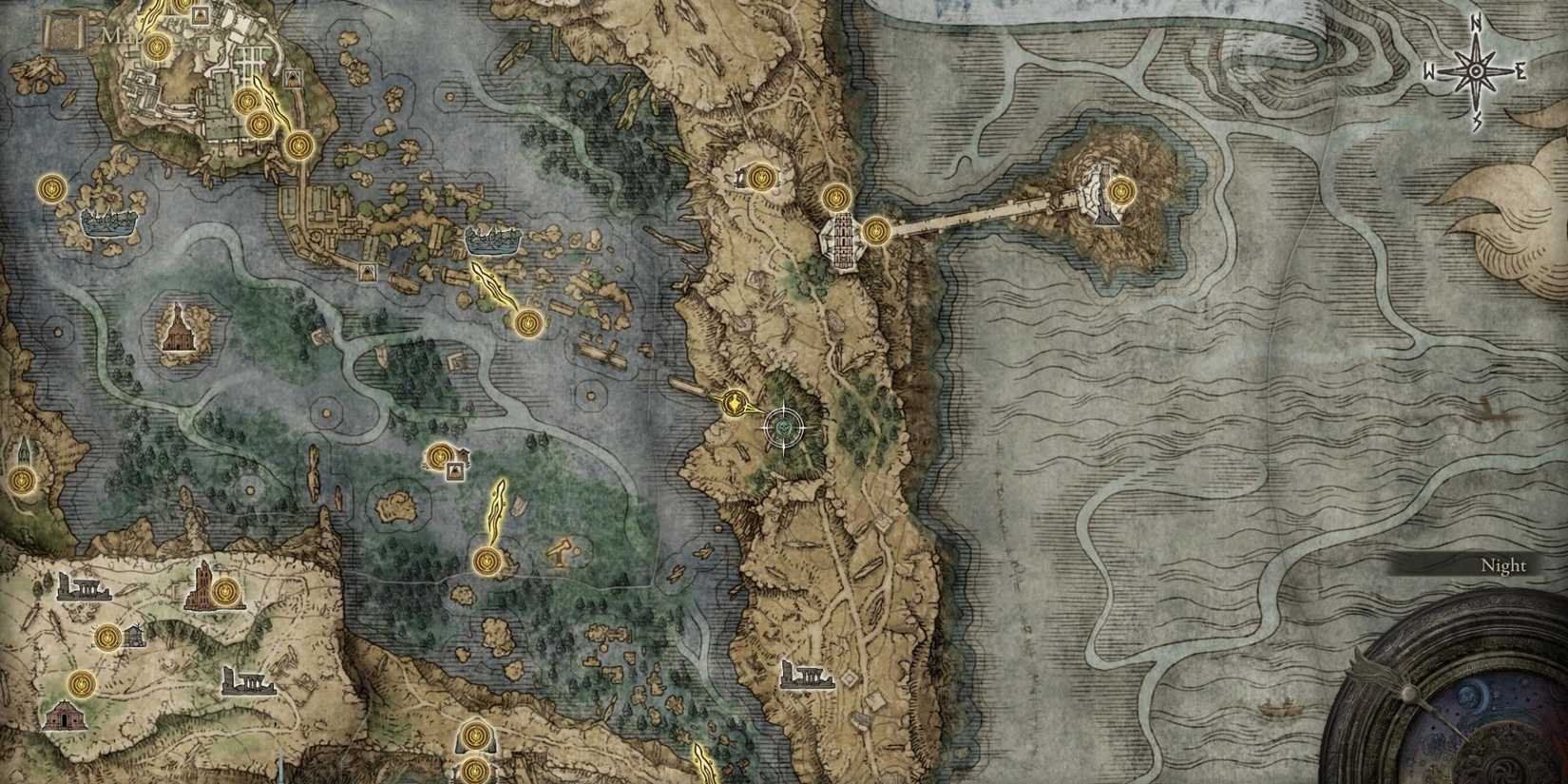
Task: Toggle the glowing grace marker in the south
Action: tap(489, 563)
